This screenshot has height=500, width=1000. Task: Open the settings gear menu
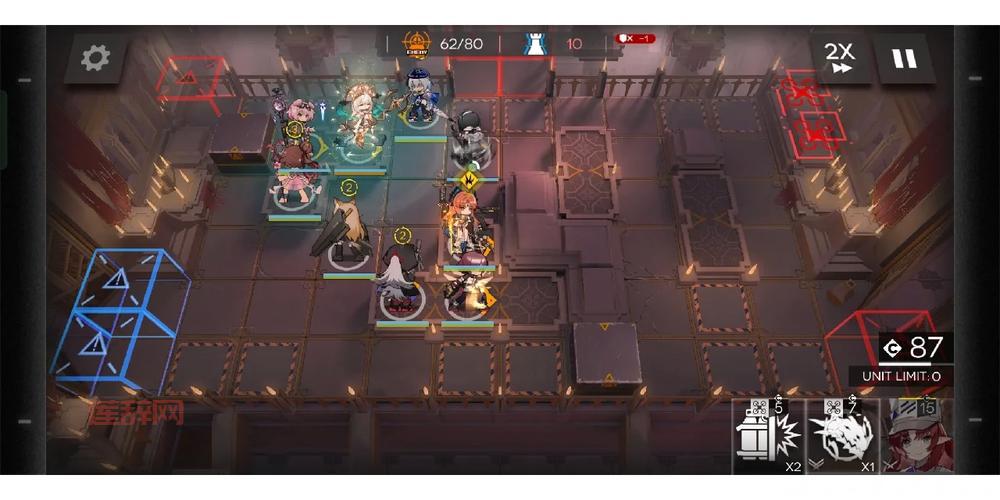[x=95, y=58]
